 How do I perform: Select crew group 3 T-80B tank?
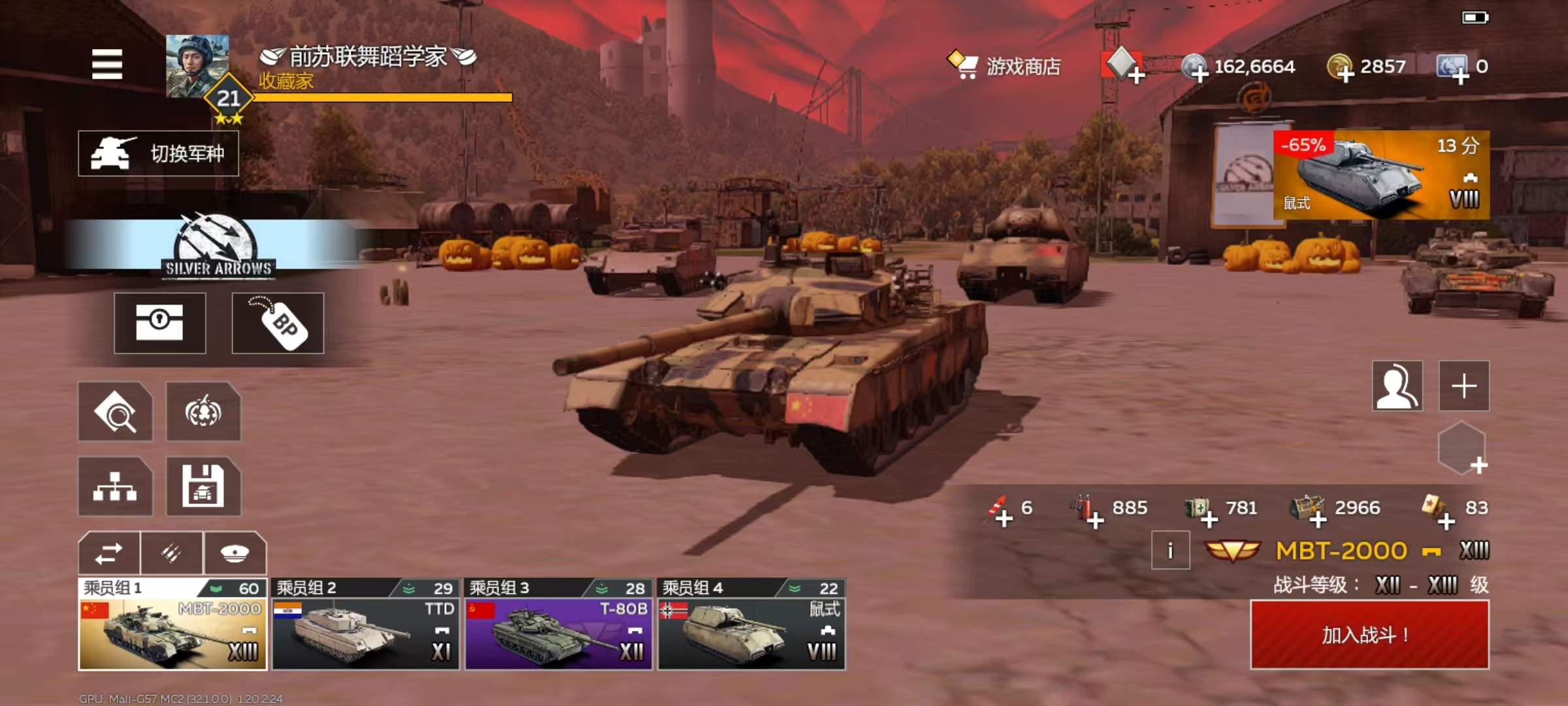559,625
